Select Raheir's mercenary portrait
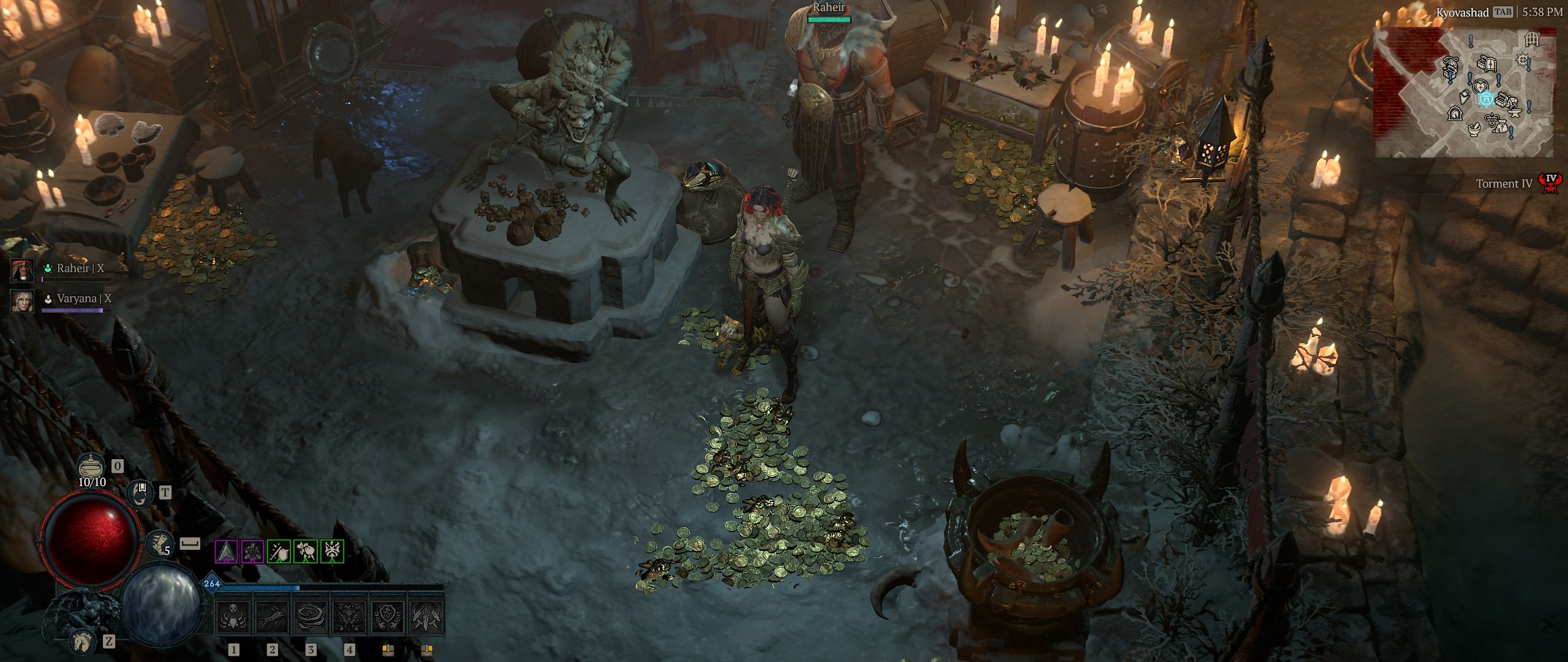 pyautogui.click(x=23, y=270)
